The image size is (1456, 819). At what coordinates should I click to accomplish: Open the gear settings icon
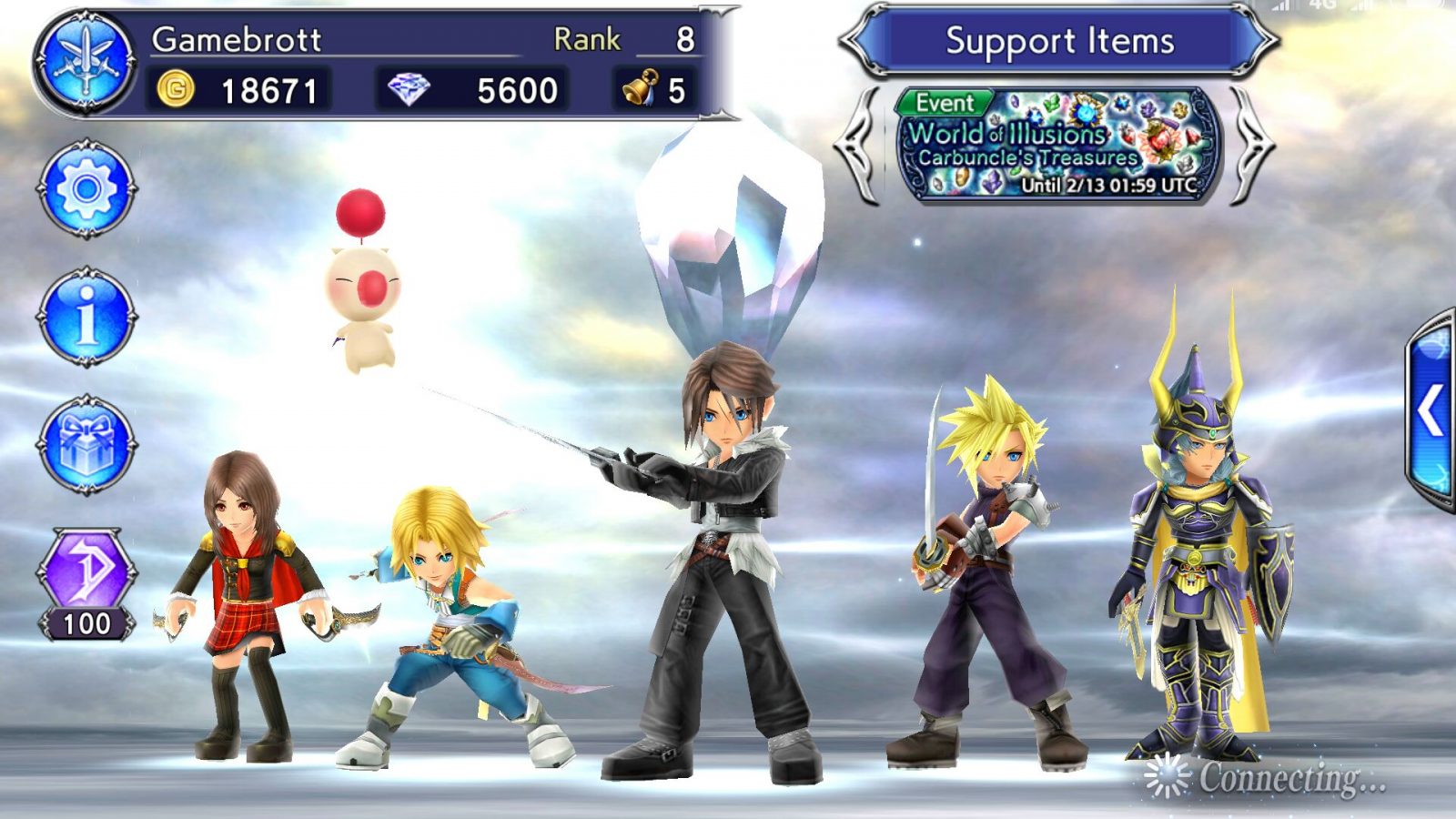[x=86, y=189]
